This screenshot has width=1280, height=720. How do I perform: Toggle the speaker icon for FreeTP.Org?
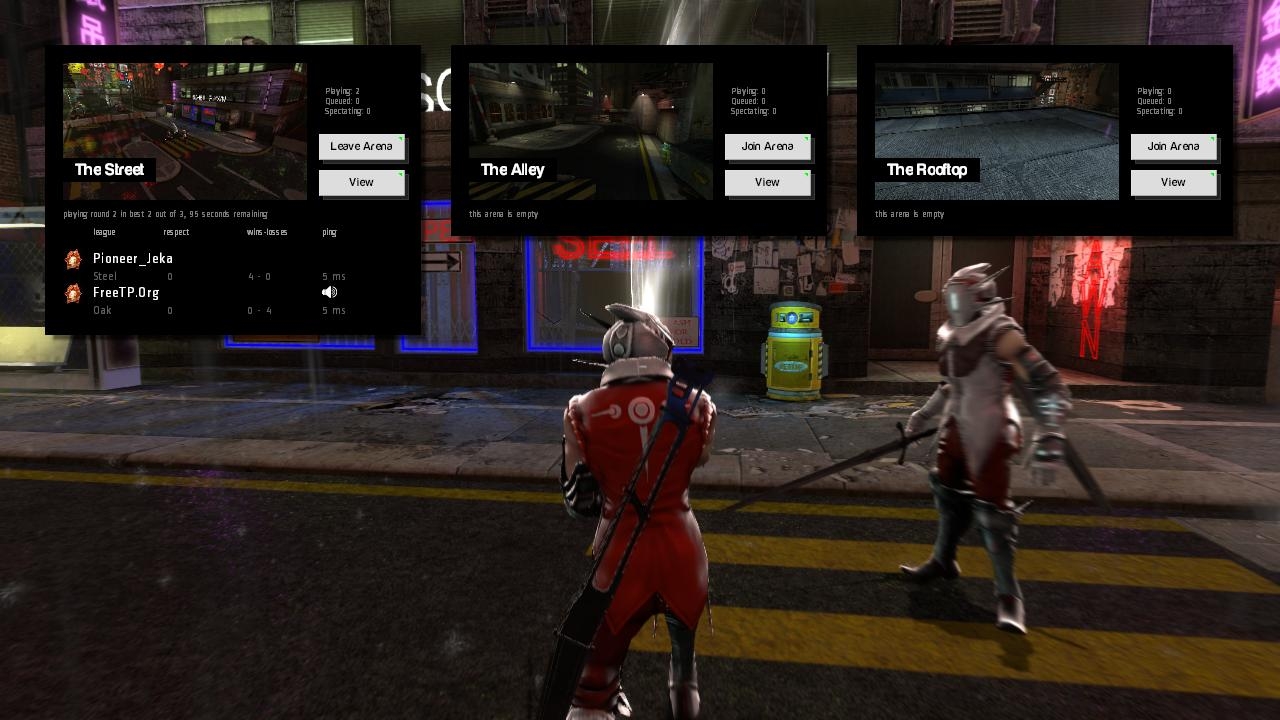(330, 293)
